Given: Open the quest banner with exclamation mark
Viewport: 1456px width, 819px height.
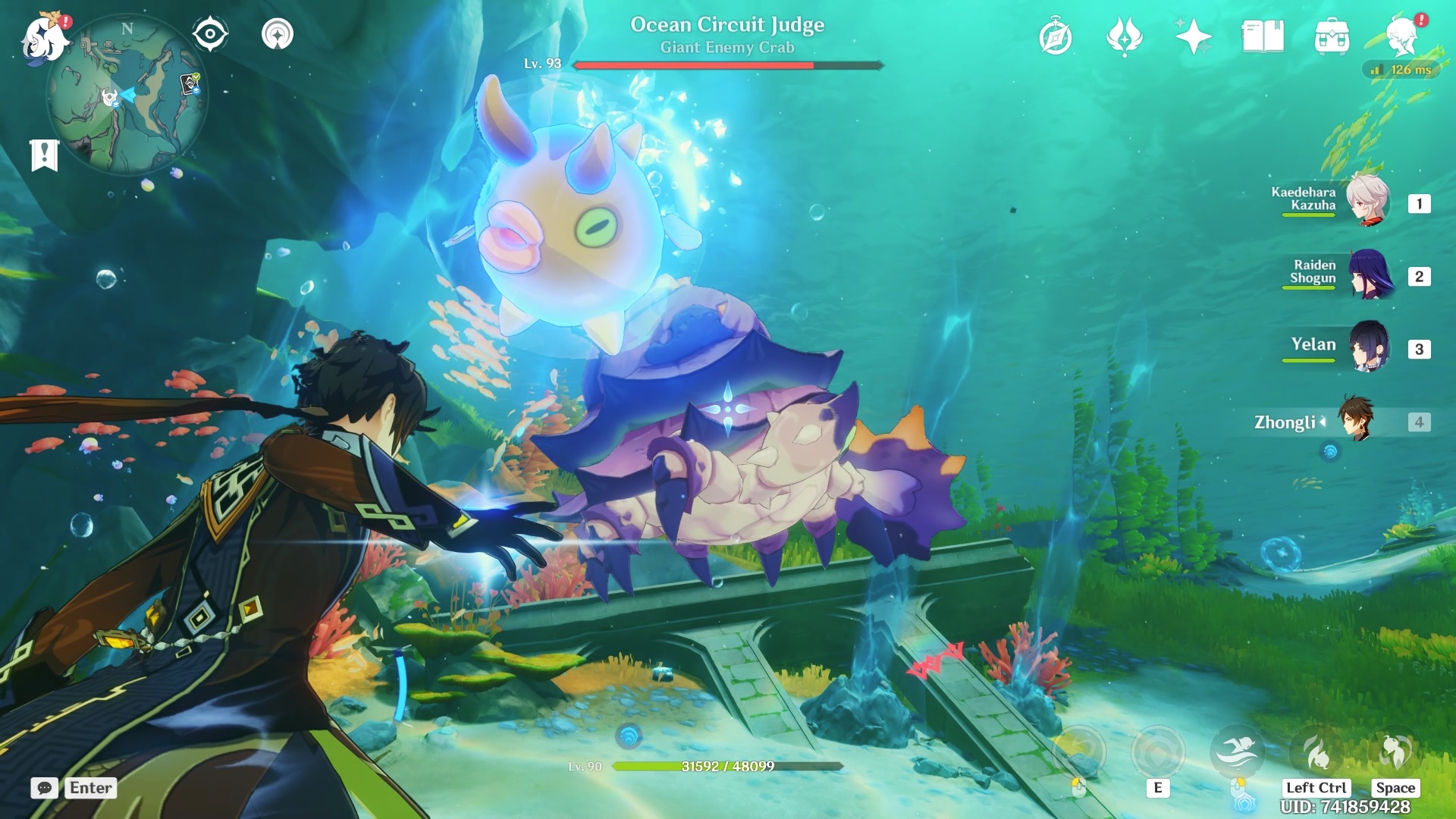Looking at the screenshot, I should [45, 155].
